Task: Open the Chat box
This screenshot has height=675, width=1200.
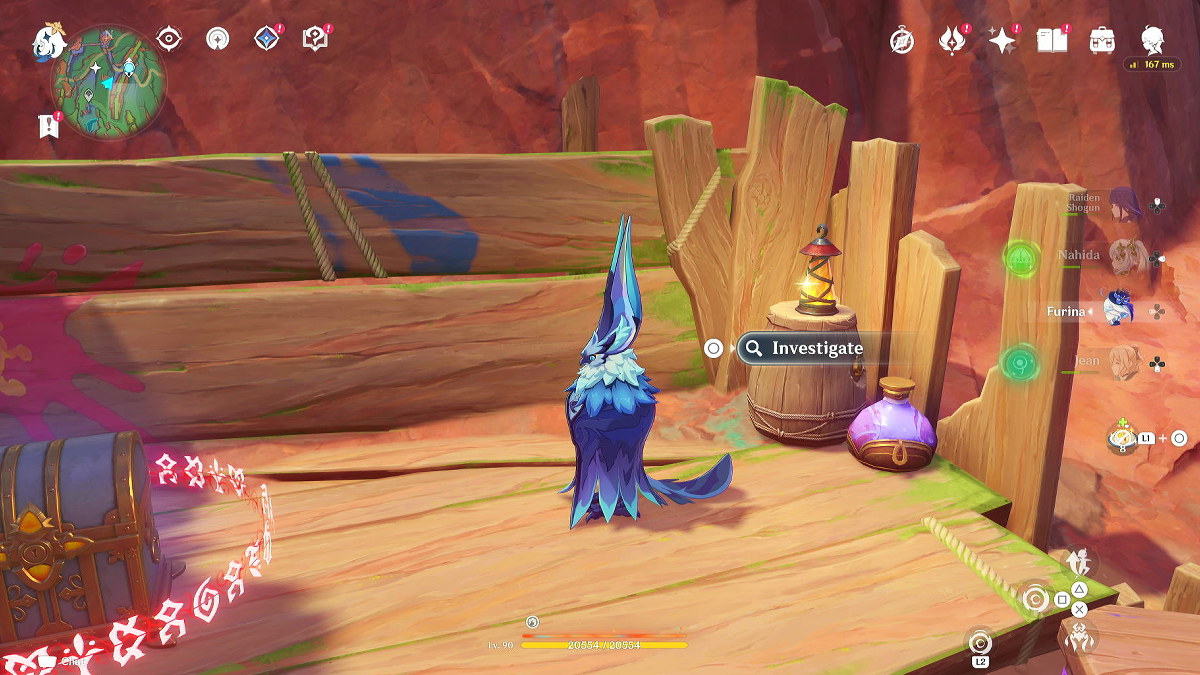Action: coord(60,660)
